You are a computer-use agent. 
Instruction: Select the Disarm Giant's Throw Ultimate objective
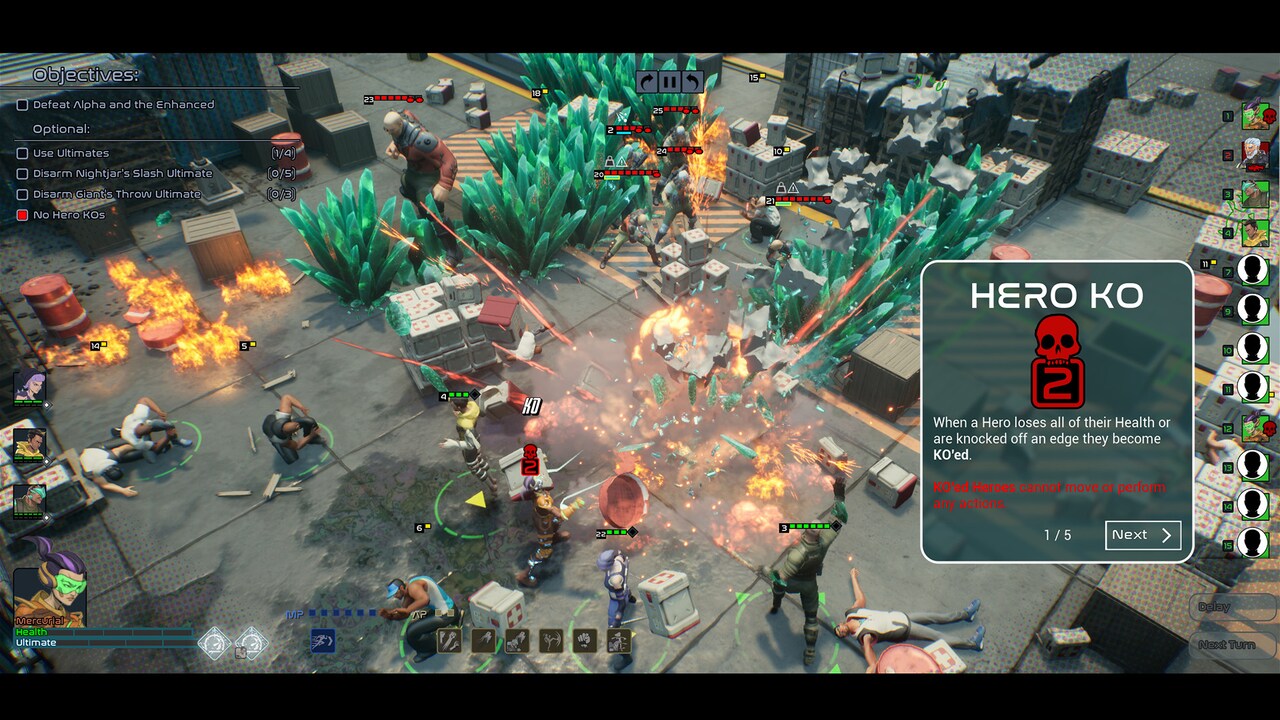point(22,194)
